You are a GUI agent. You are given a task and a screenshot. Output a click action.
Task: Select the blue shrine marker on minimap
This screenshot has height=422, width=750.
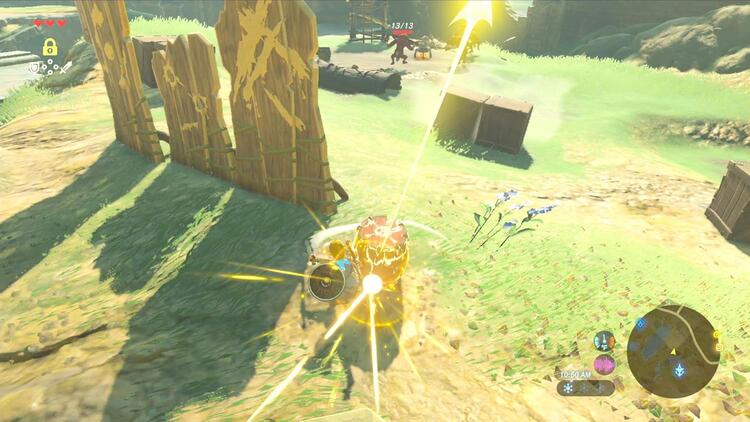(x=680, y=370)
